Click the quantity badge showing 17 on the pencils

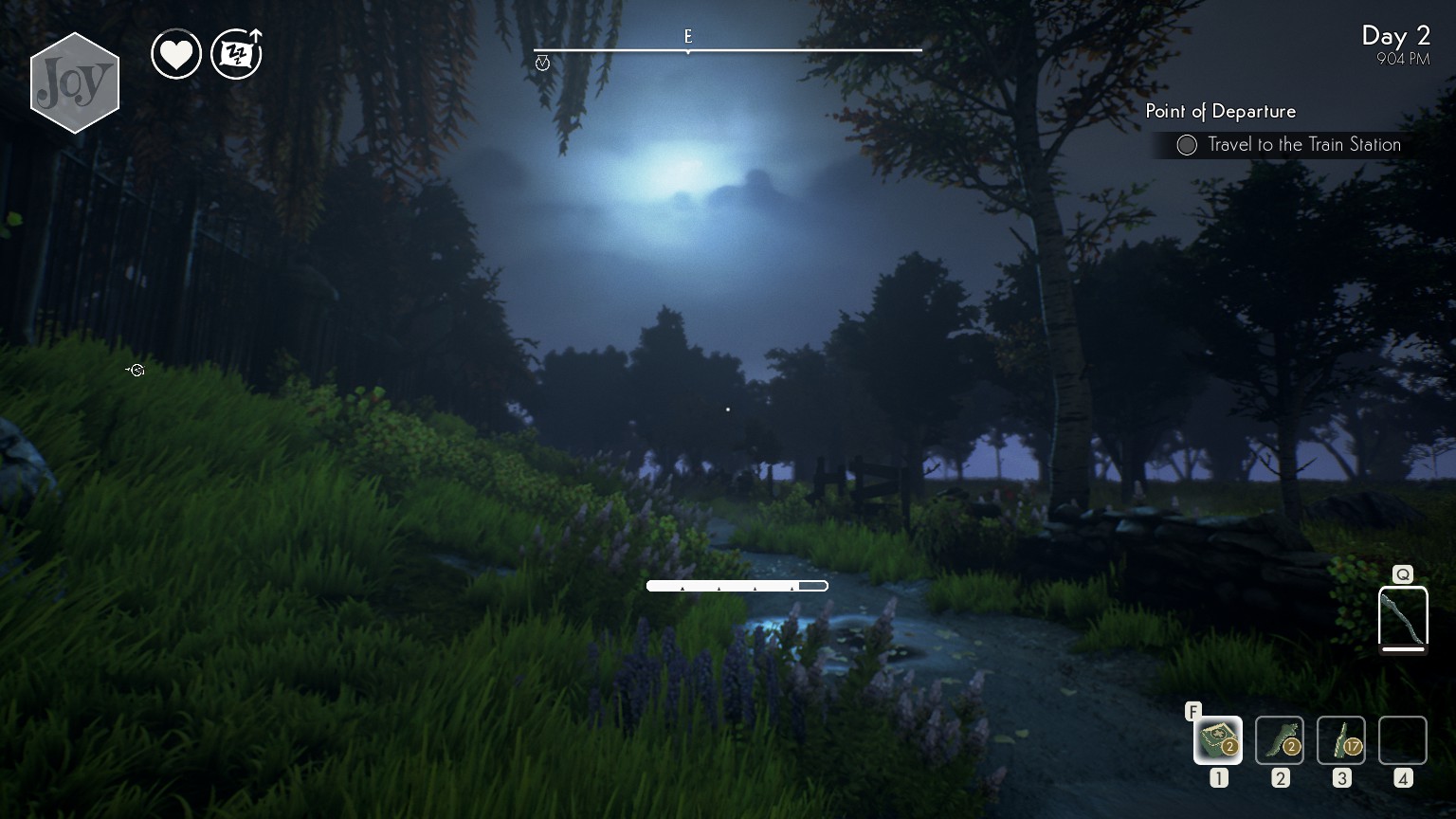pyautogui.click(x=1354, y=746)
